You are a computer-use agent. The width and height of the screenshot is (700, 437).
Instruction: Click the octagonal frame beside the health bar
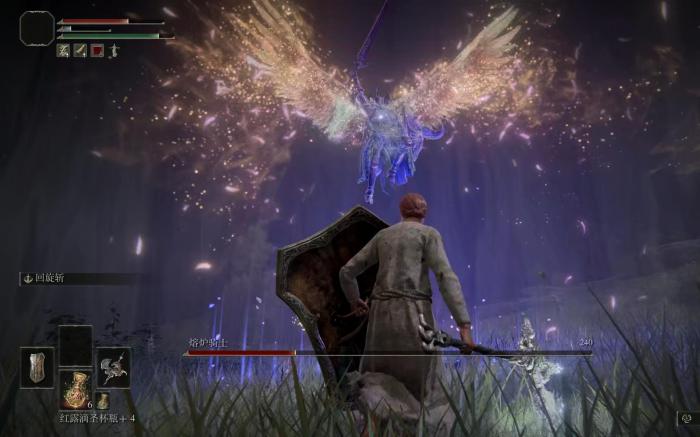tap(37, 28)
